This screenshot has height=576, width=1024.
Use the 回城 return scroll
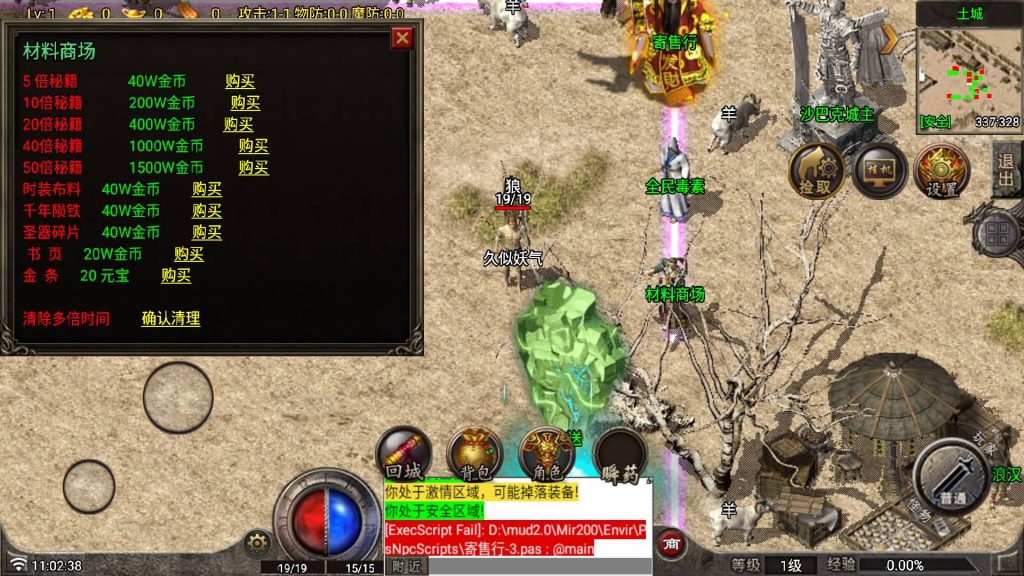(x=403, y=455)
